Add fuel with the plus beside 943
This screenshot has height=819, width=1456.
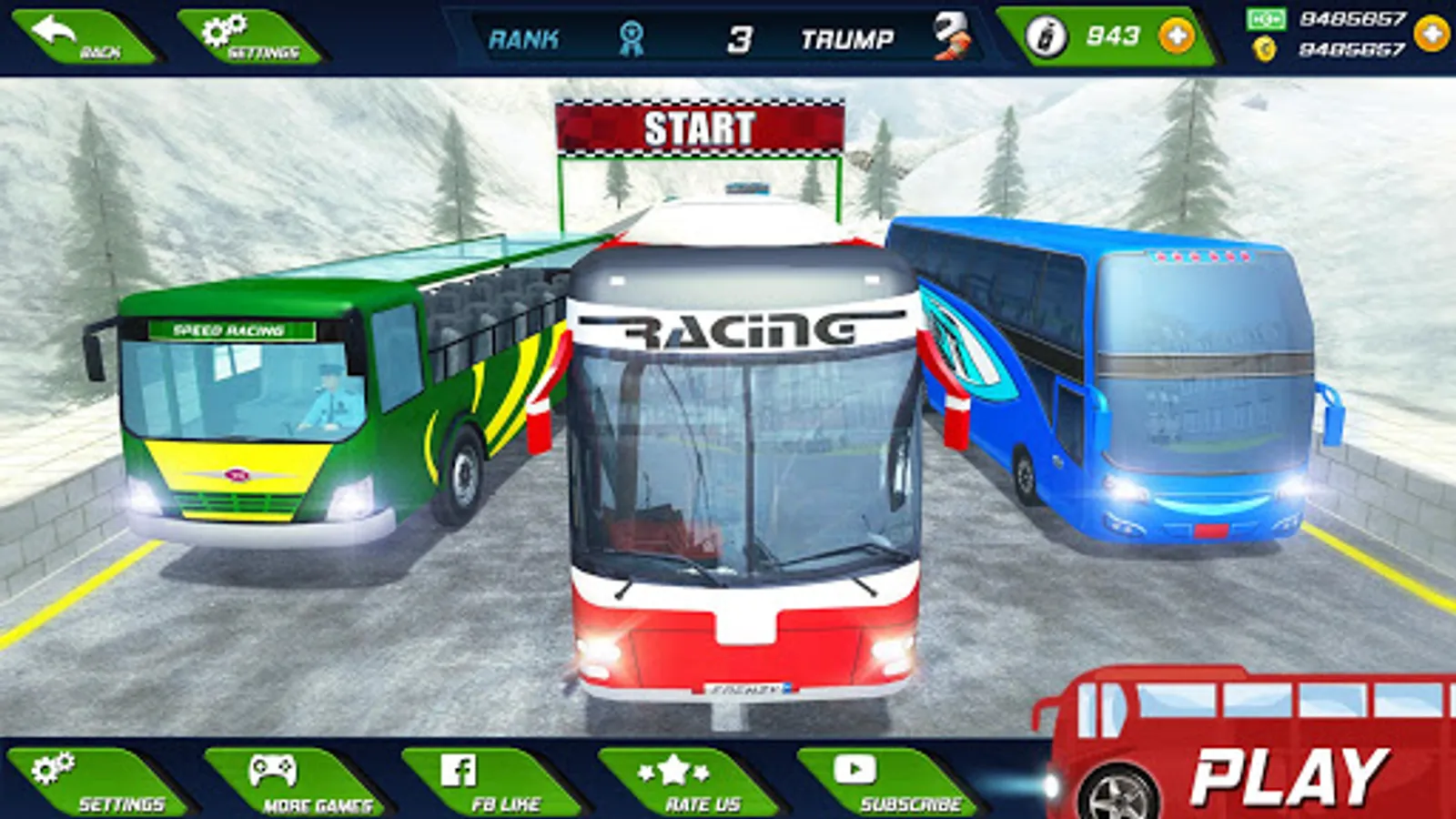click(1177, 36)
